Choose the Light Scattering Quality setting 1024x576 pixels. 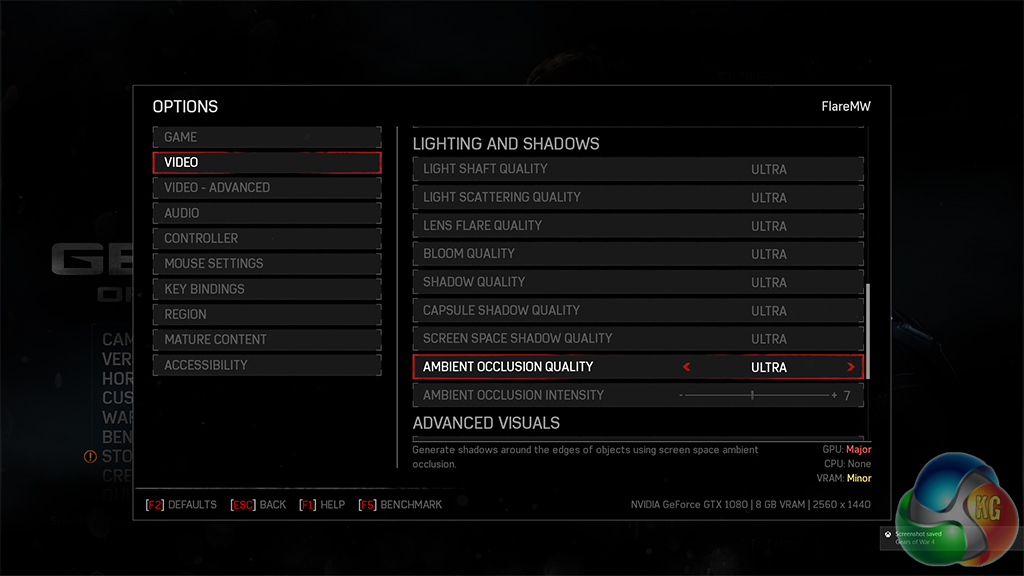[637, 197]
